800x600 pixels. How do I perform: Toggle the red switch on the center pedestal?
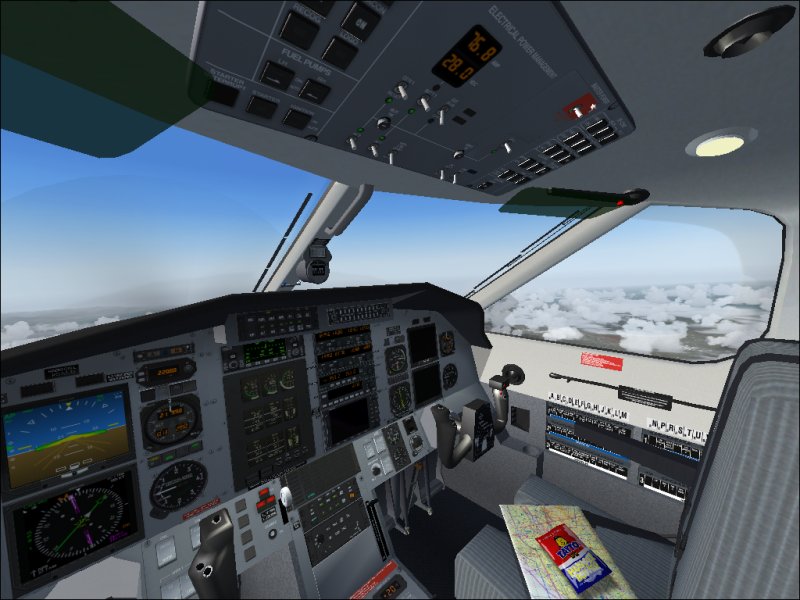click(x=268, y=494)
